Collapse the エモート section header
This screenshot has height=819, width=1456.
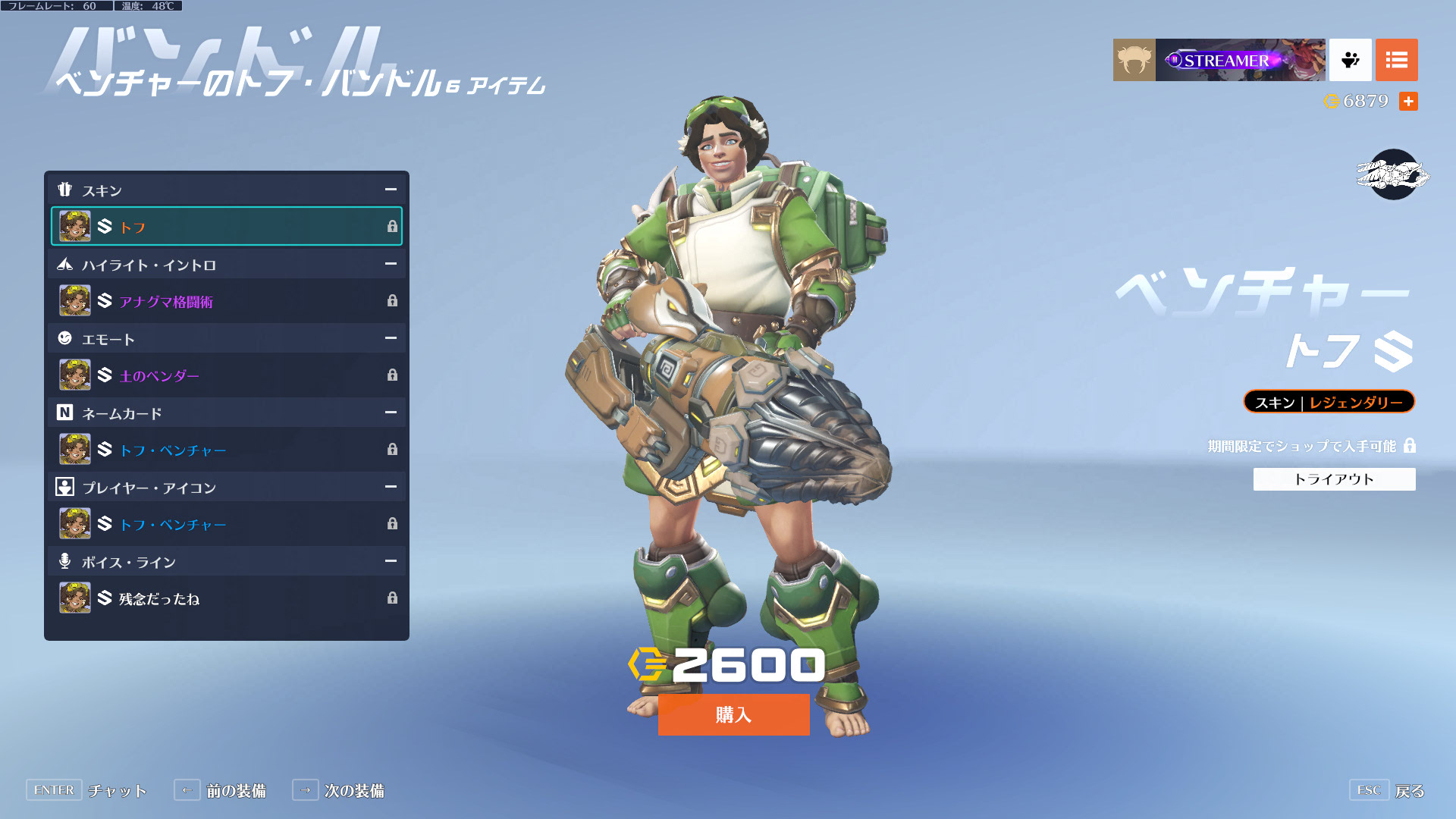(x=391, y=338)
